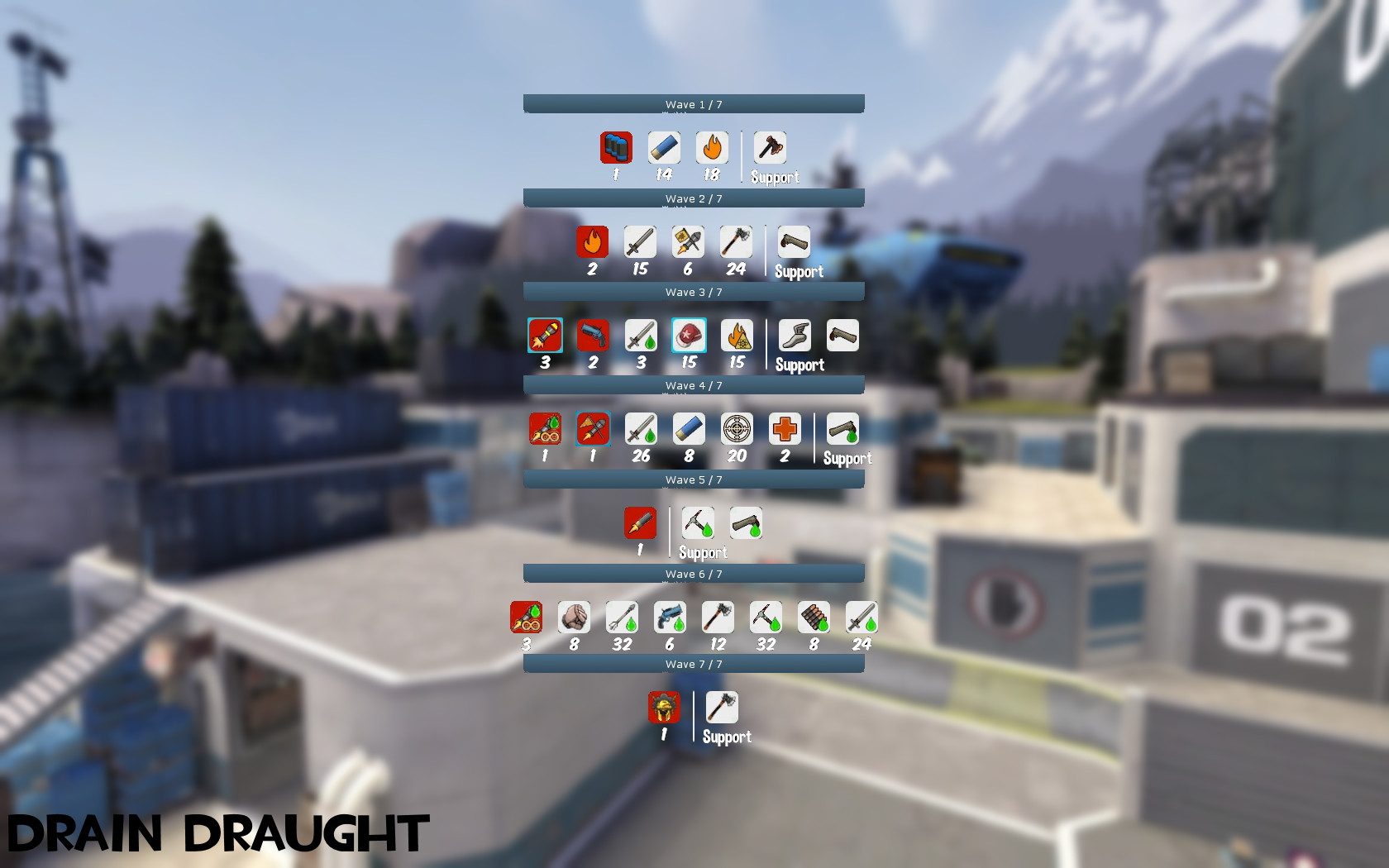Click the Sniper crosshair icon showing 20

coord(736,429)
